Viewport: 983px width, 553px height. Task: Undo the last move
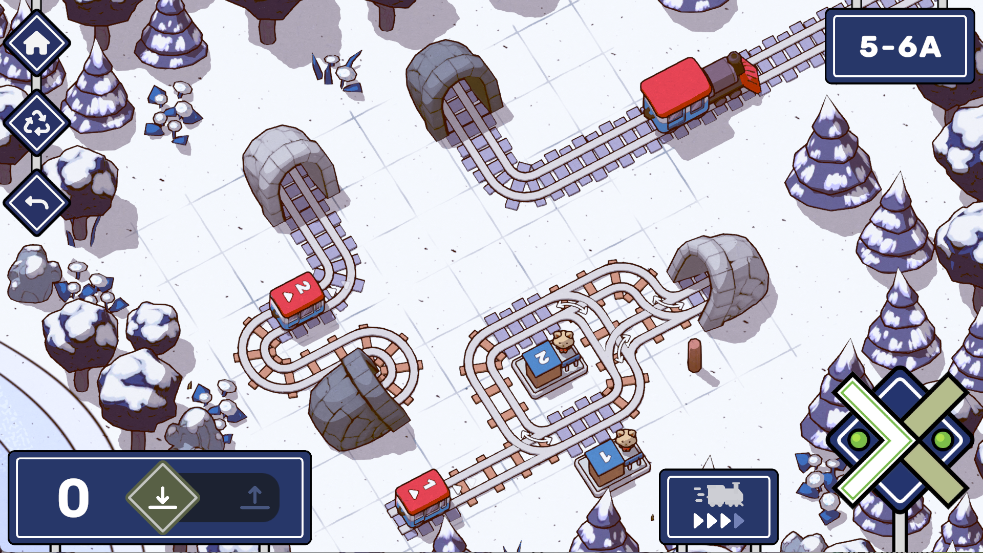coord(37,201)
